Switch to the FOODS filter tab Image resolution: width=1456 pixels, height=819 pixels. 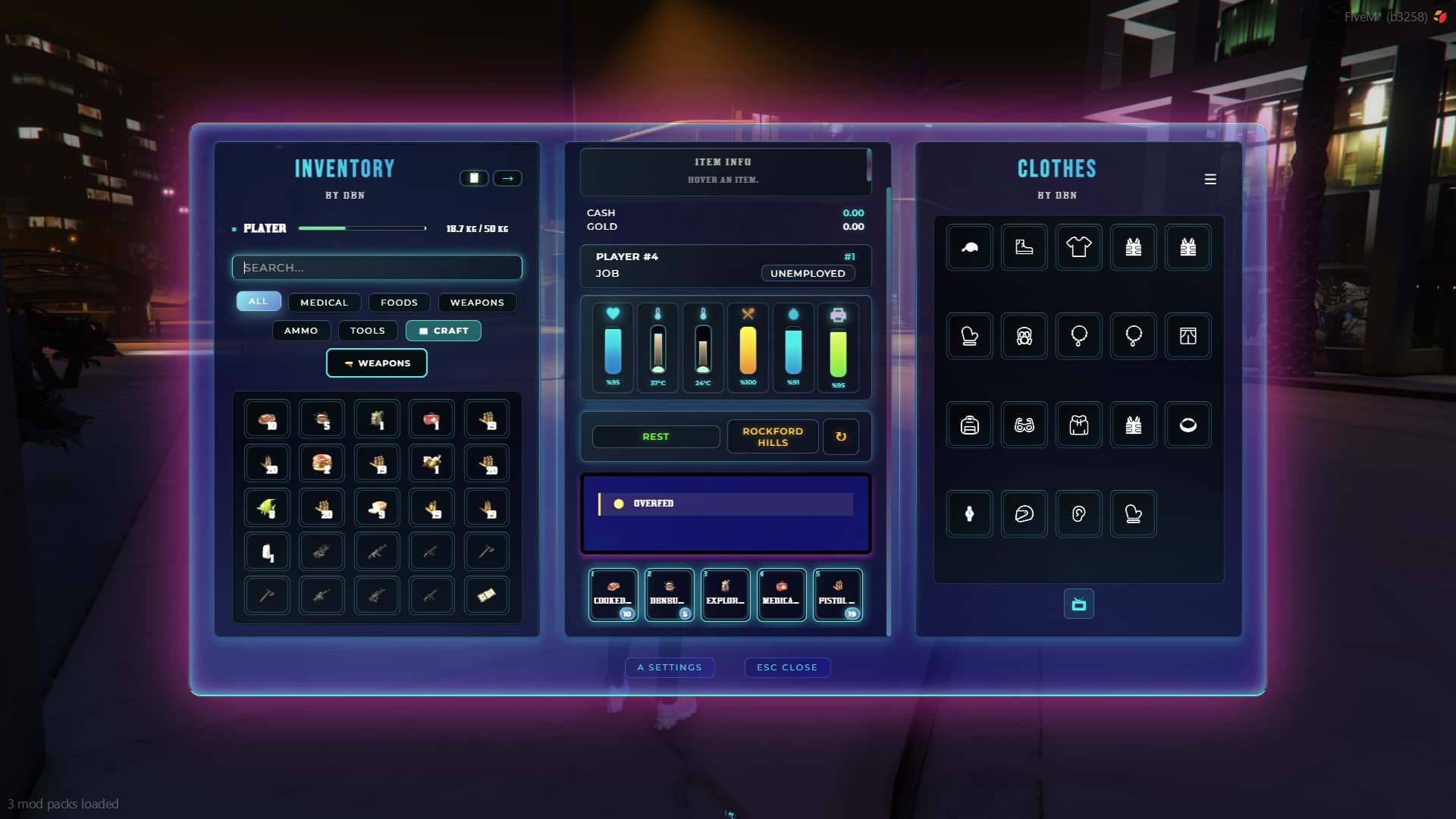(399, 302)
